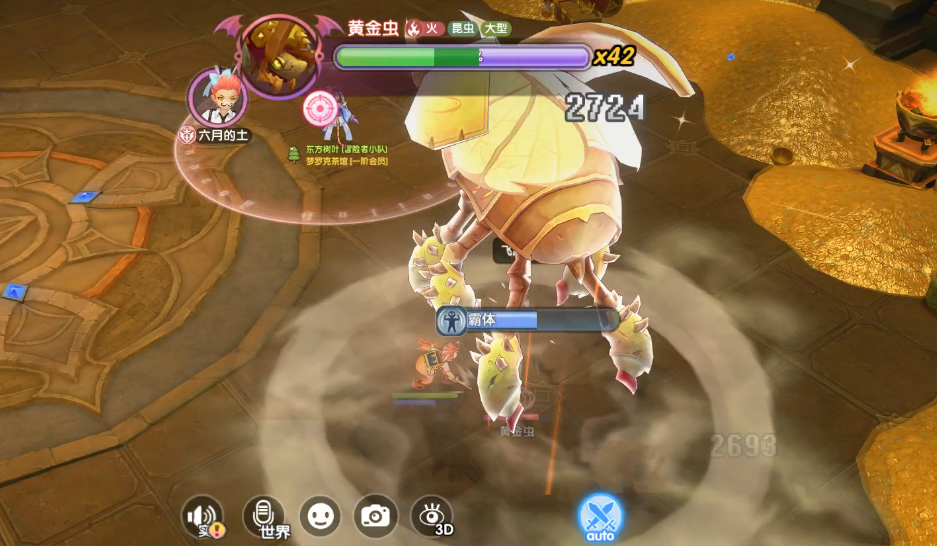Open the camera screenshot mode
Screen dimensions: 937x546
(x=376, y=516)
